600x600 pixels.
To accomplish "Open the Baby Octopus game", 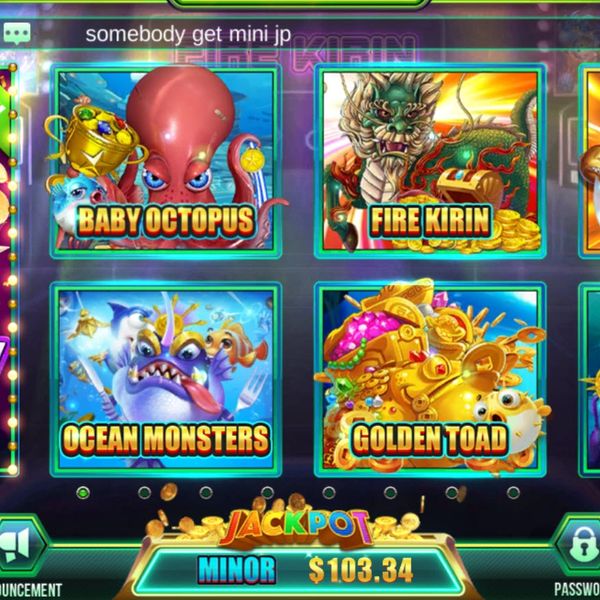I will click(165, 162).
